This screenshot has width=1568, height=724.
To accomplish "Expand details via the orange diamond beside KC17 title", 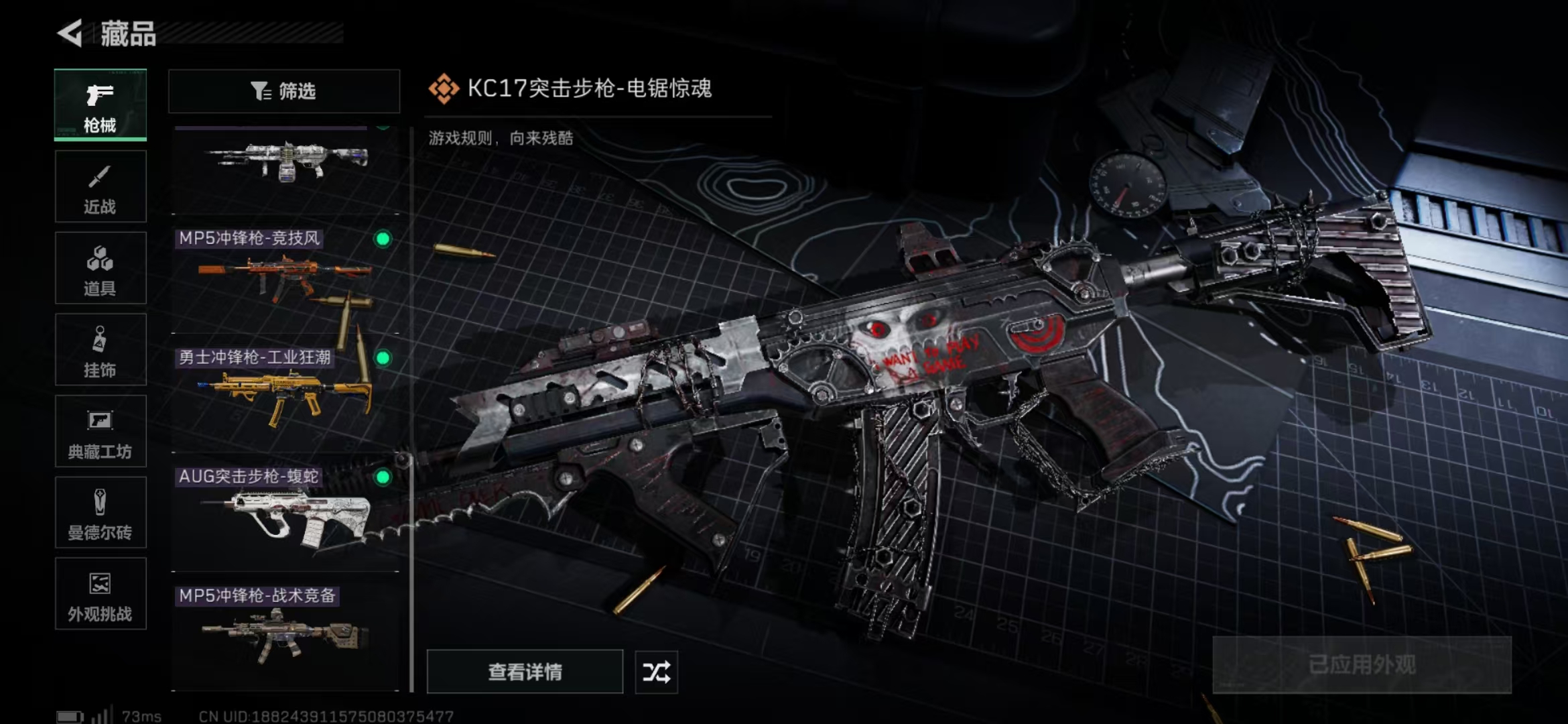I will point(444,88).
